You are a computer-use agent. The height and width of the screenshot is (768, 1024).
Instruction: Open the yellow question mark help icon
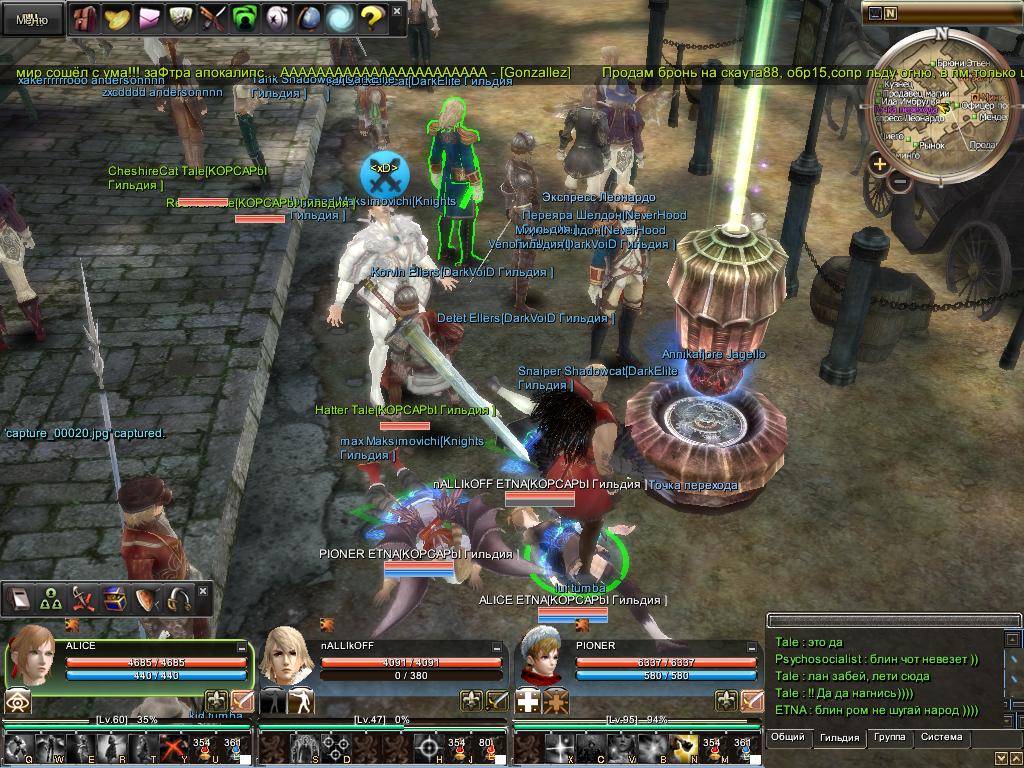click(371, 18)
